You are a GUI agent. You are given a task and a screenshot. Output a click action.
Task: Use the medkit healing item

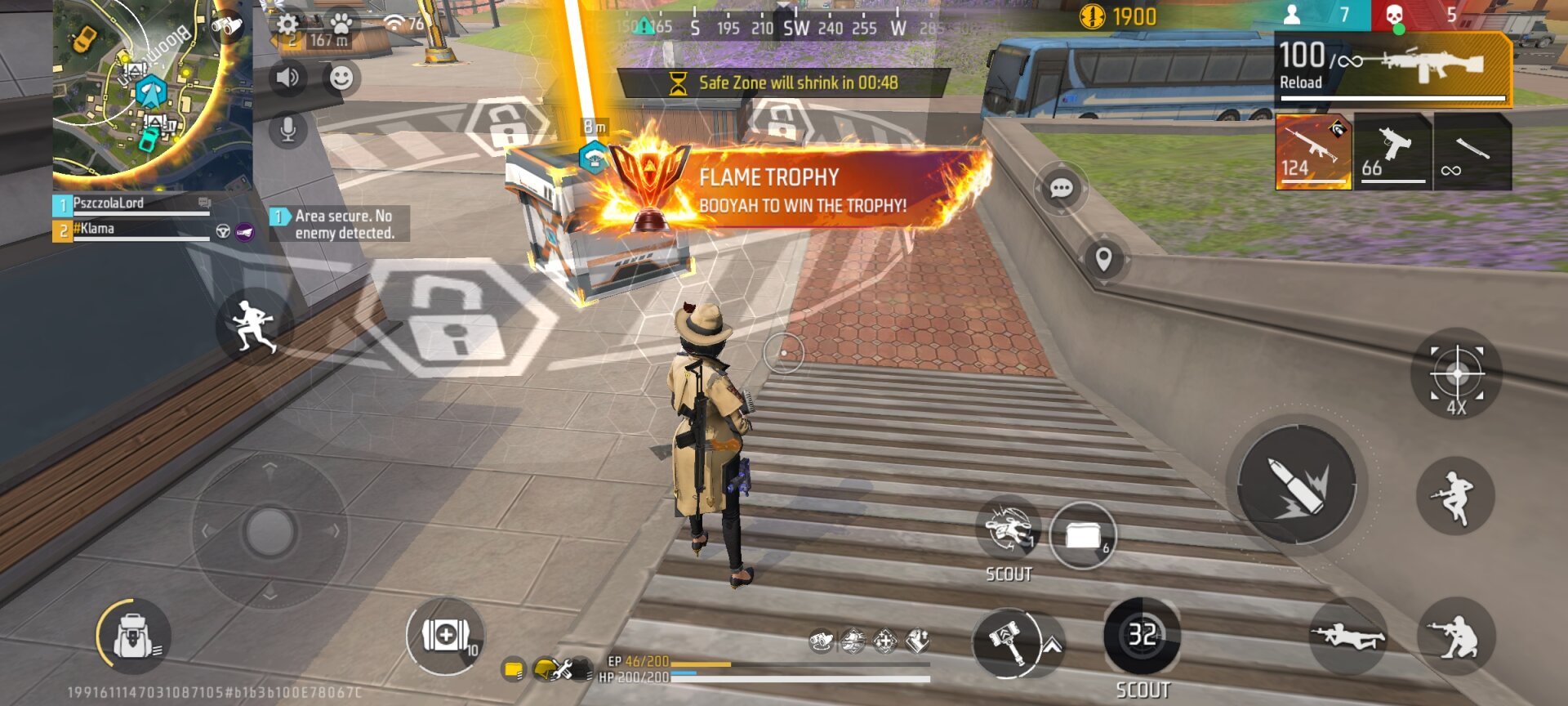pos(445,636)
